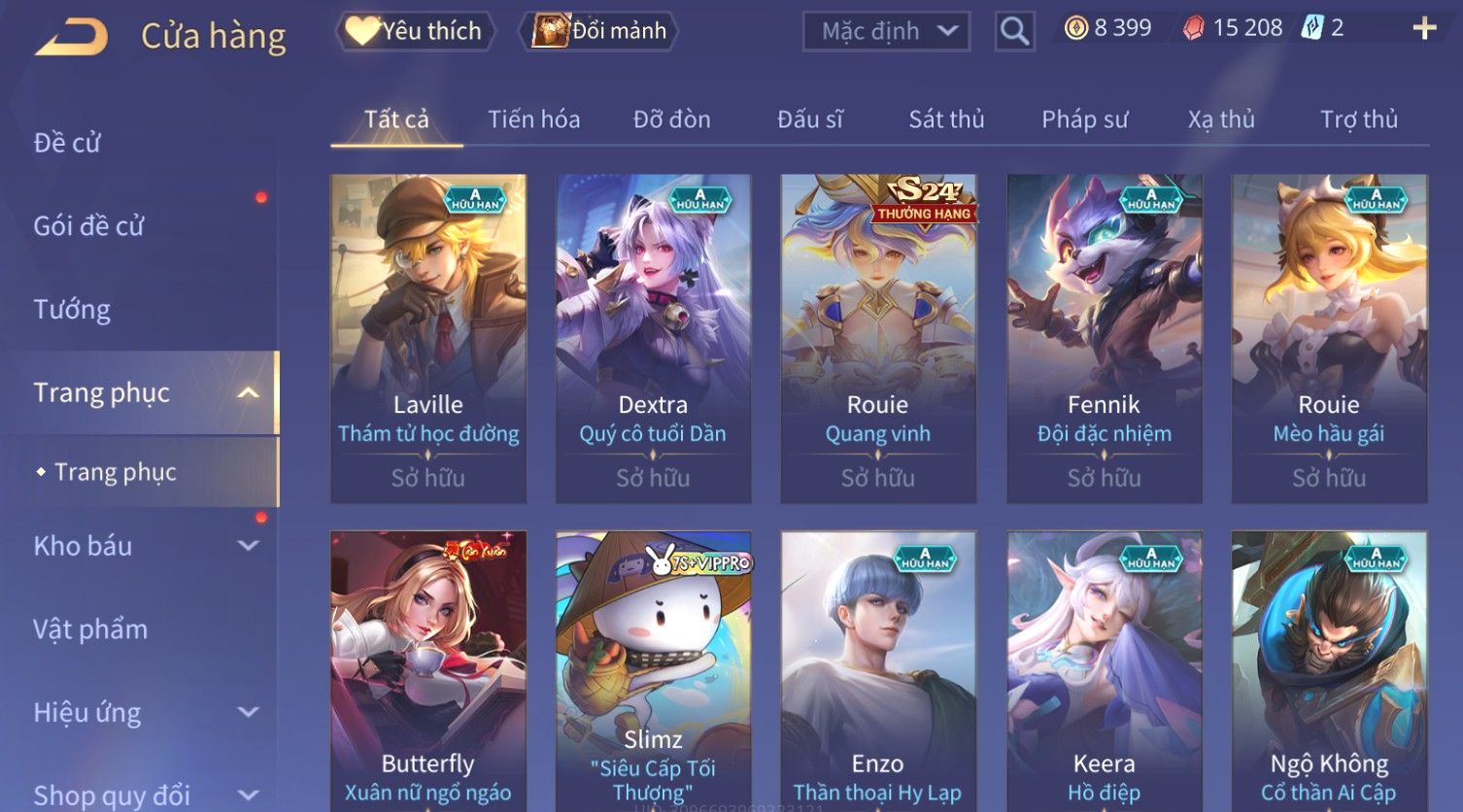Open the Tướng heroes section
This screenshot has width=1463, height=812.
tap(73, 310)
